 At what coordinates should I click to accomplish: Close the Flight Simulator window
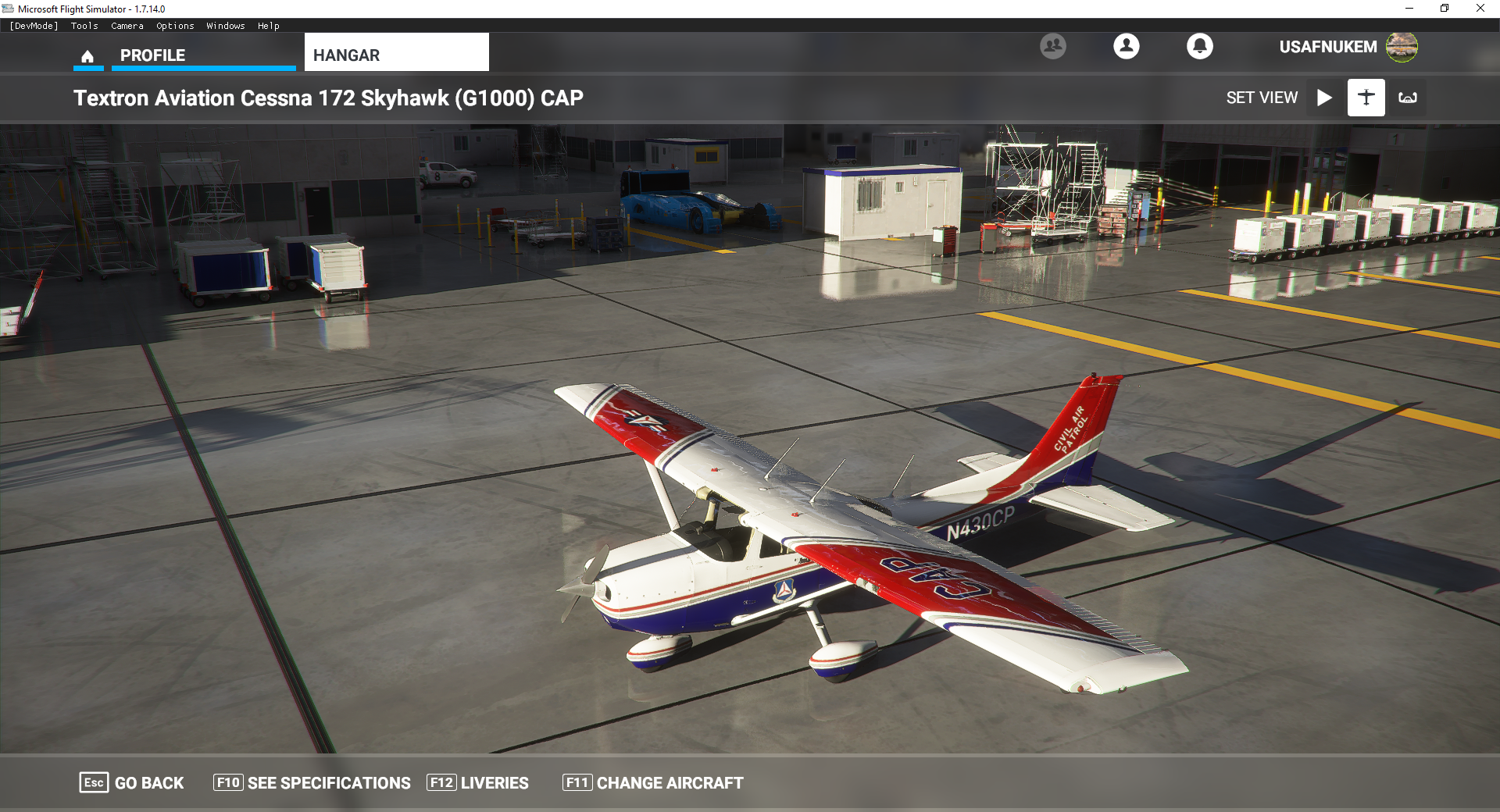click(x=1480, y=9)
